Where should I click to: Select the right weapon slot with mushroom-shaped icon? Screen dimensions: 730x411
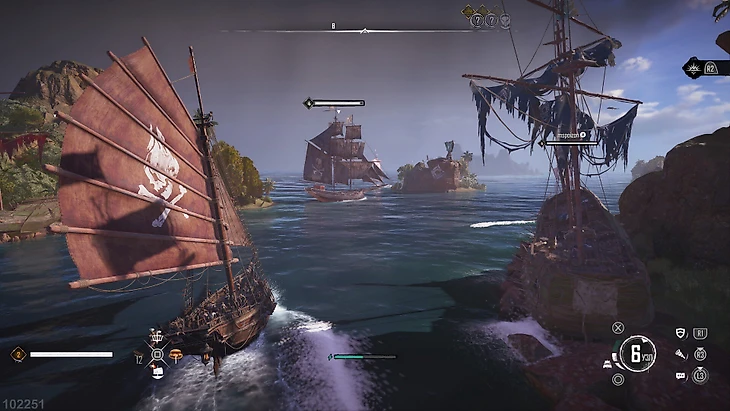[176, 354]
